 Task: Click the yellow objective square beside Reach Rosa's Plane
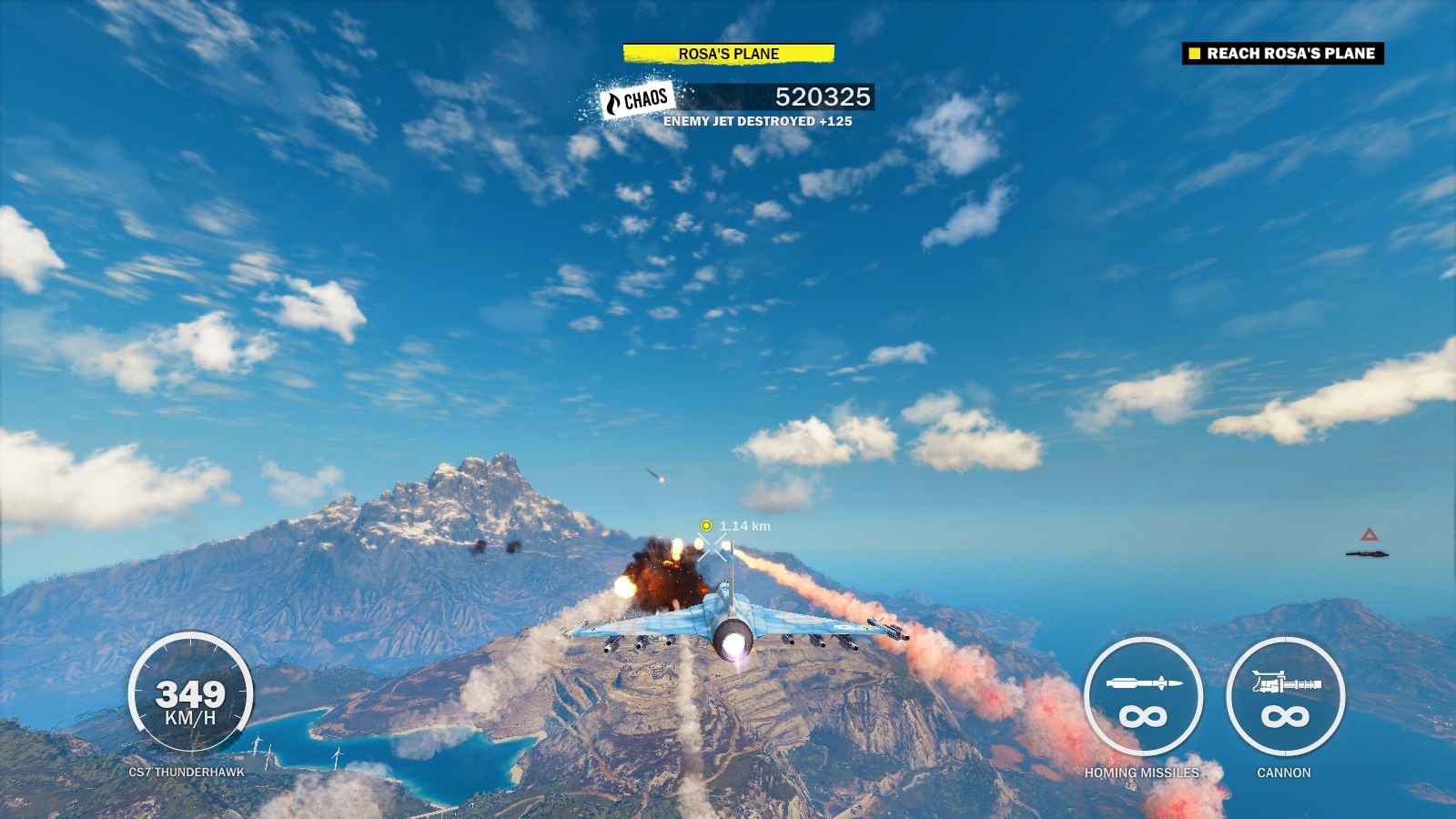tap(1193, 54)
